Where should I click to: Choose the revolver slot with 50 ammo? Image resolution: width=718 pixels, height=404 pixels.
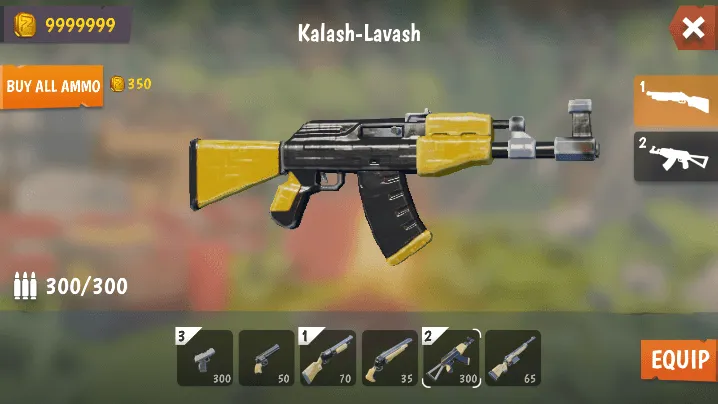click(266, 358)
